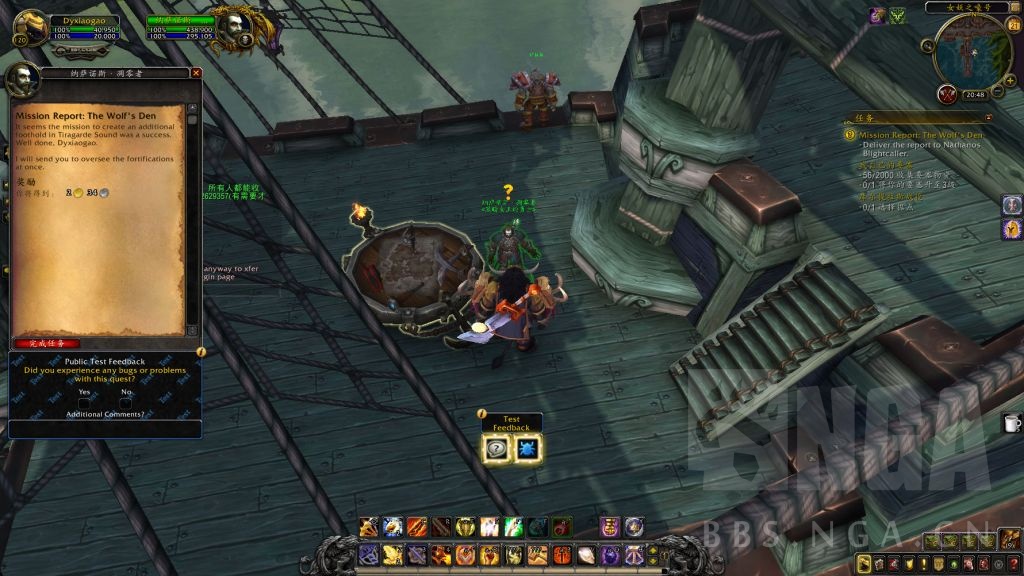This screenshot has height=576, width=1024.
Task: Click the green wolf-face buff icon
Action: pyautogui.click(x=898, y=15)
